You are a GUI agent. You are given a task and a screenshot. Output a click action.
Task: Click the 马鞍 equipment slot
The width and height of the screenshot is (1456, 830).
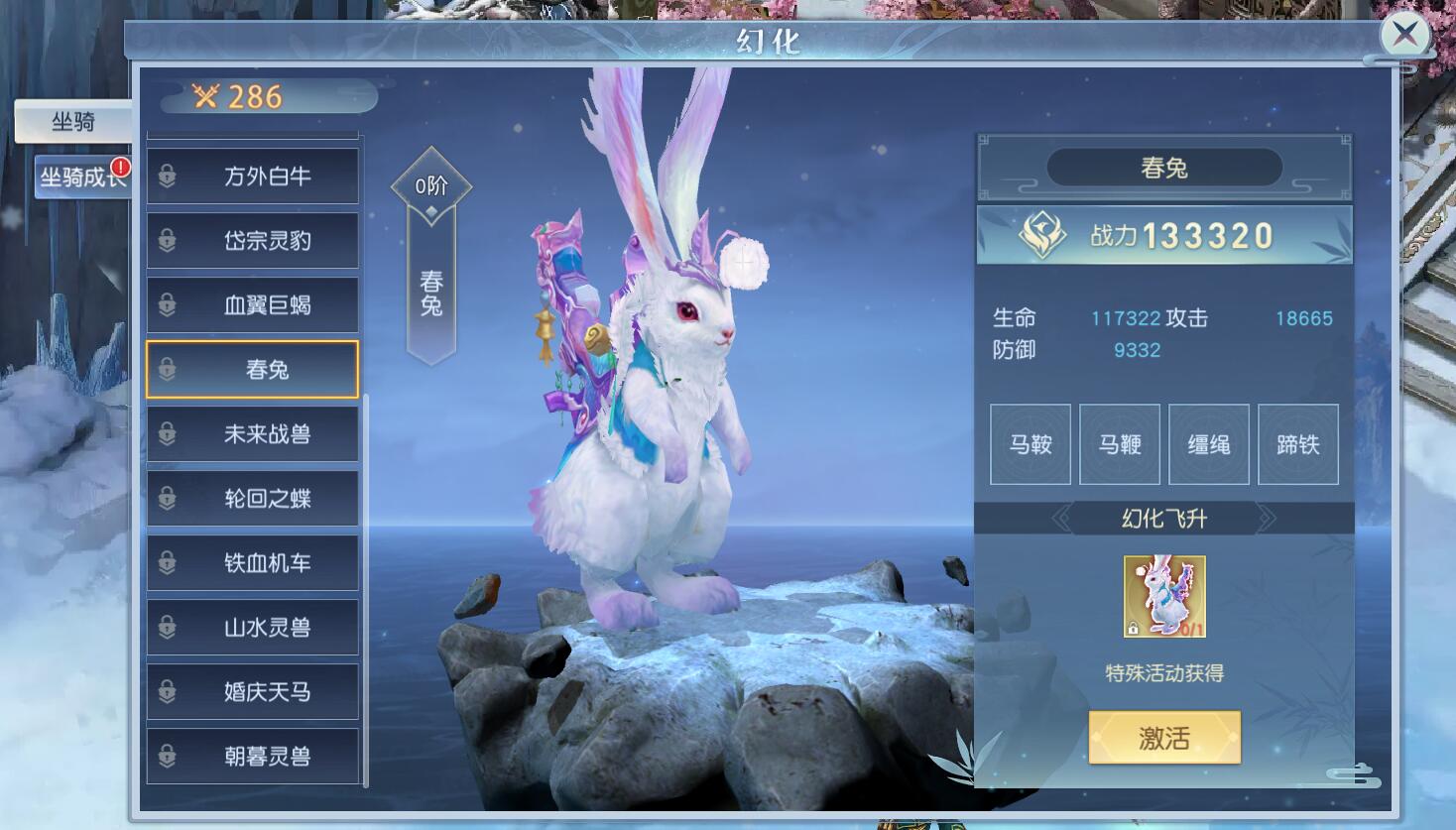pos(1031,444)
